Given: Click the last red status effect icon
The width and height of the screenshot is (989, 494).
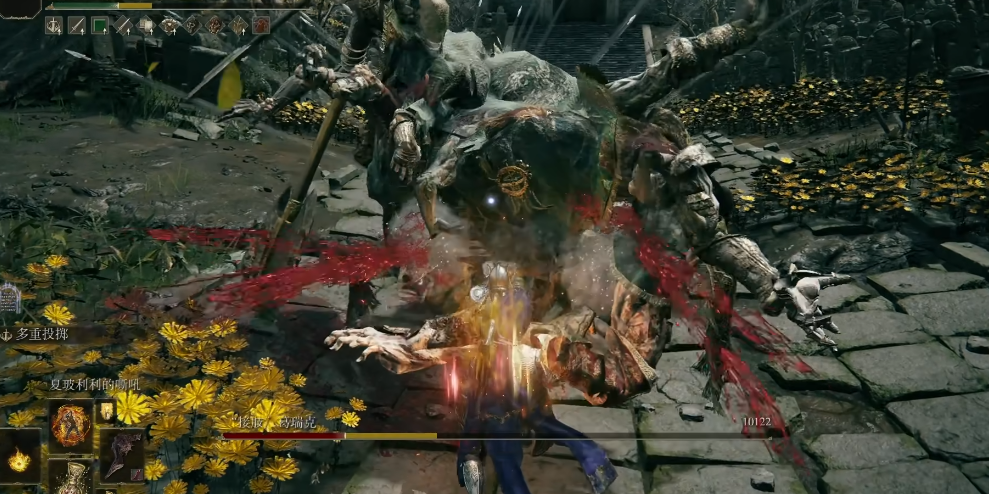Looking at the screenshot, I should pyautogui.click(x=261, y=25).
